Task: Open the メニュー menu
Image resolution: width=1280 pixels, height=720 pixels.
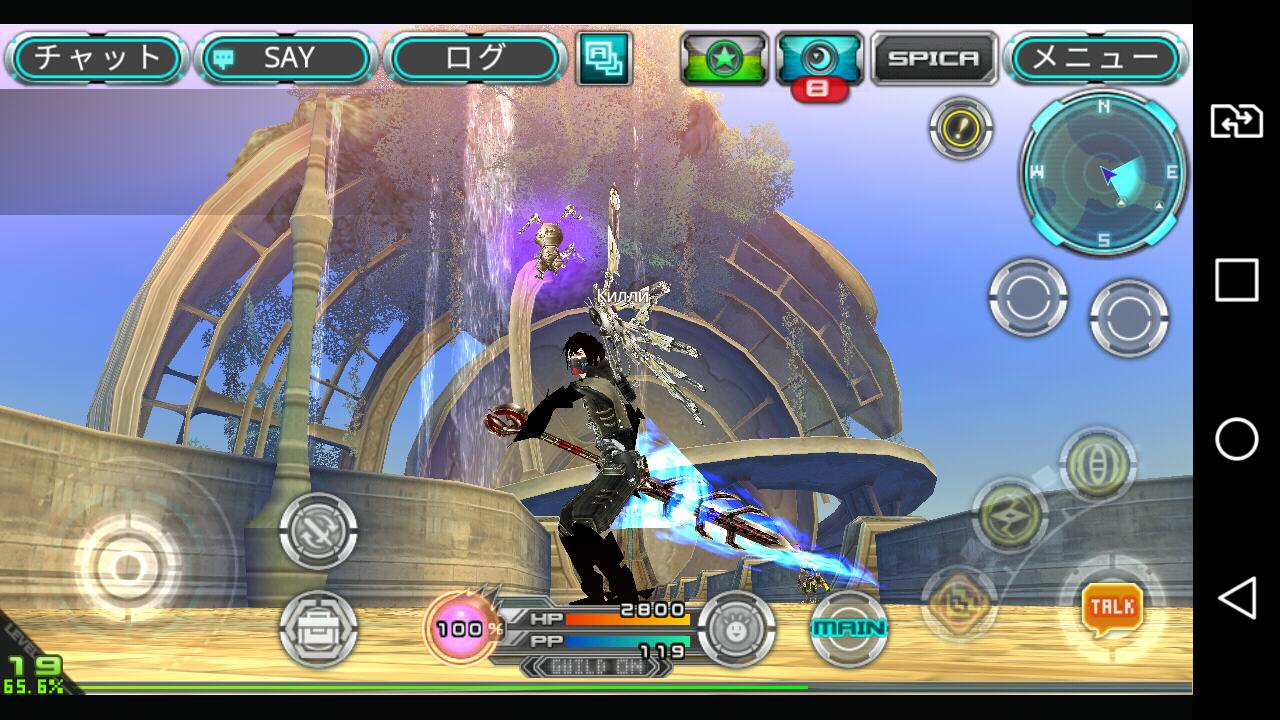Action: pos(1096,58)
